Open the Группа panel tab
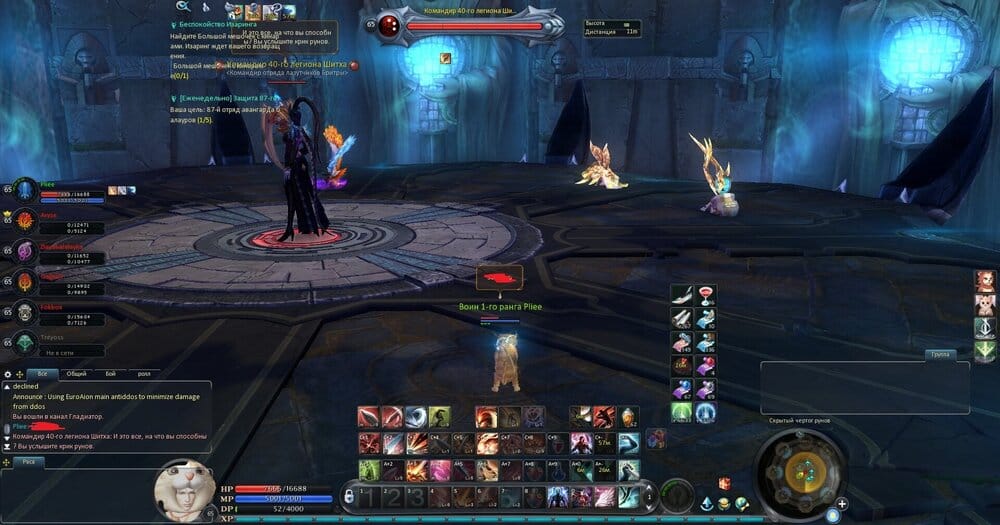This screenshot has width=1000, height=525. pos(939,354)
